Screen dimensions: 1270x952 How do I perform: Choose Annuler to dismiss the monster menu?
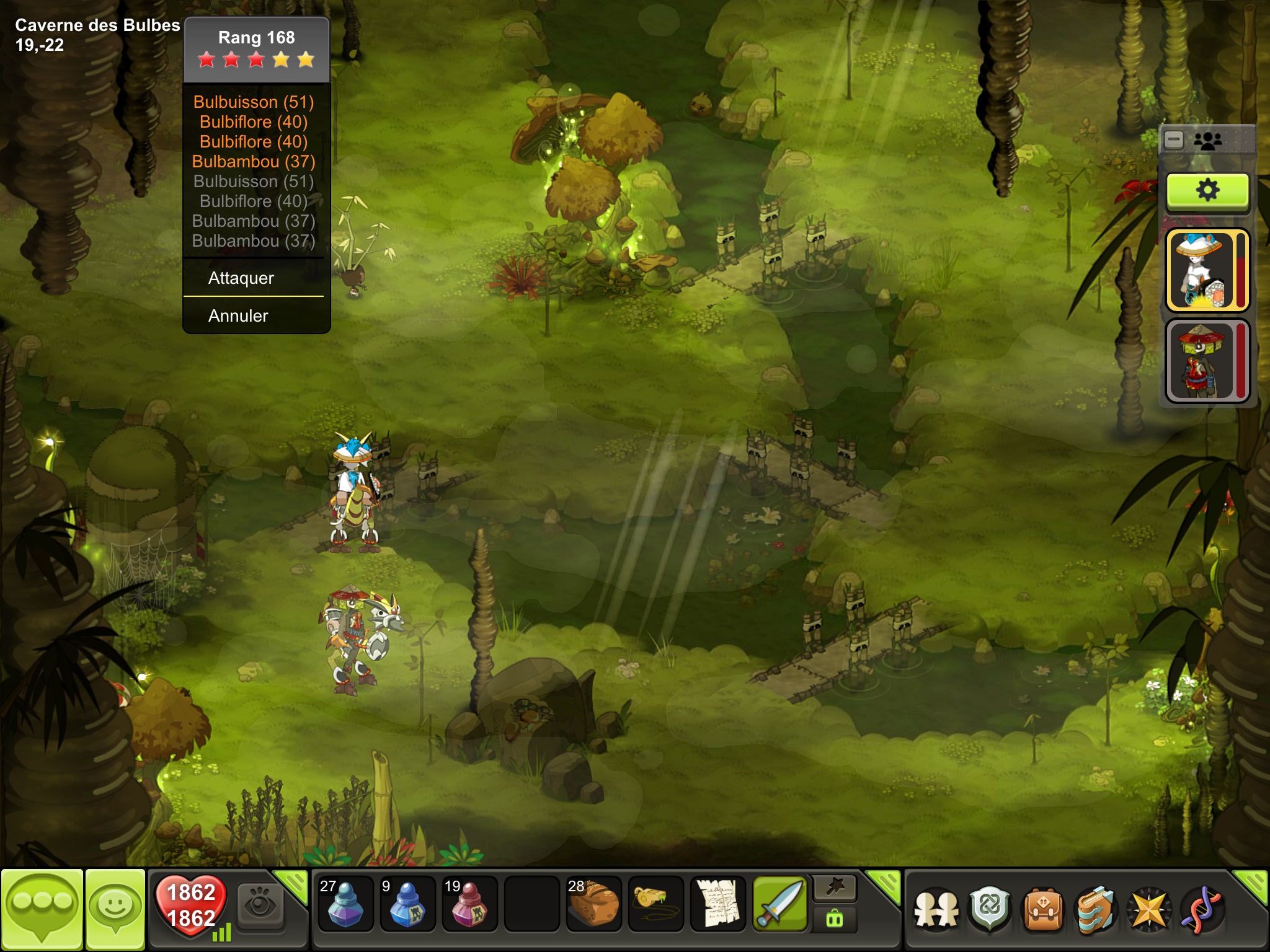(x=238, y=316)
